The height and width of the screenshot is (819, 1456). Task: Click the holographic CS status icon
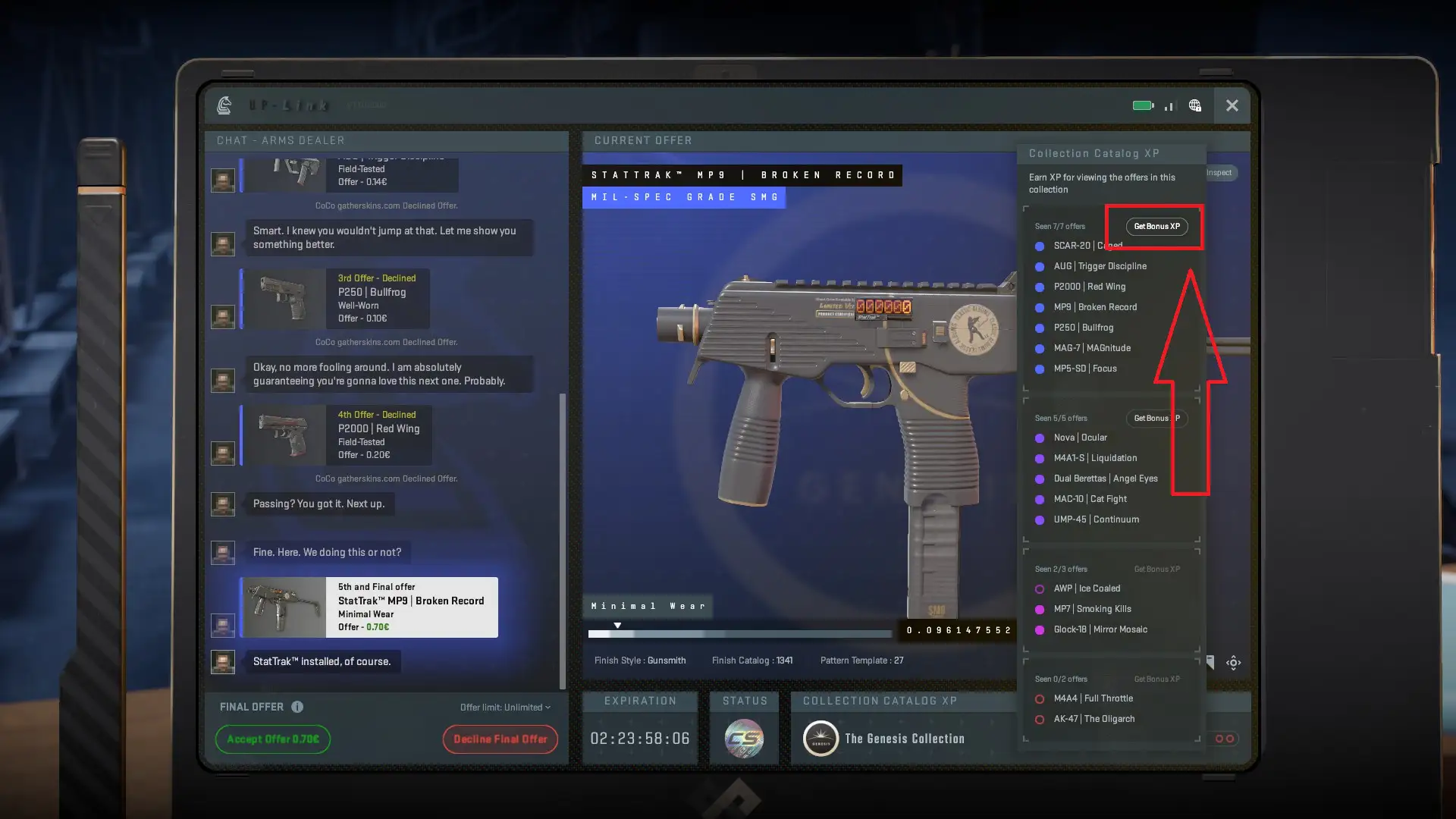744,737
